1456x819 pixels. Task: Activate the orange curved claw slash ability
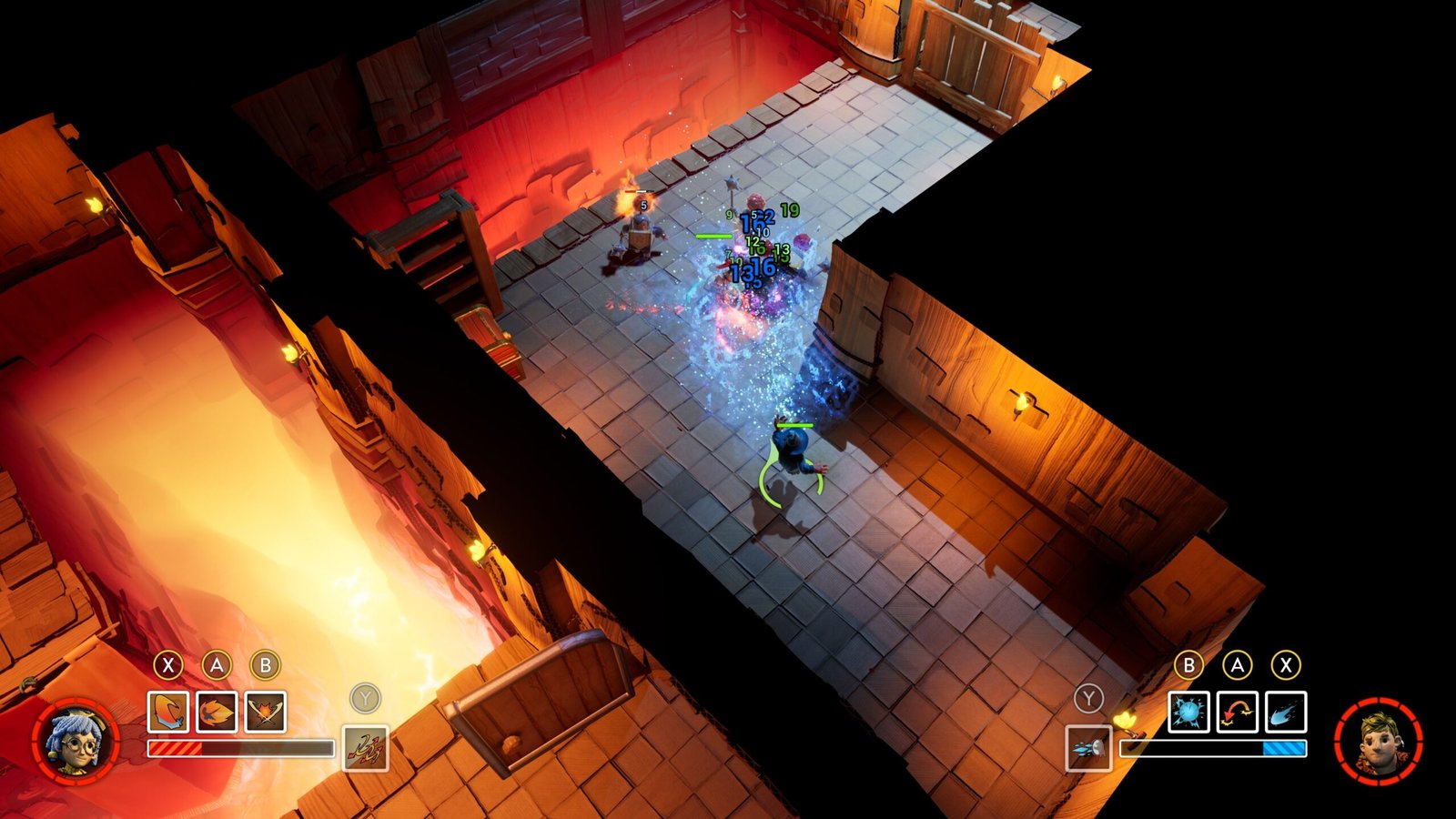pos(168,712)
